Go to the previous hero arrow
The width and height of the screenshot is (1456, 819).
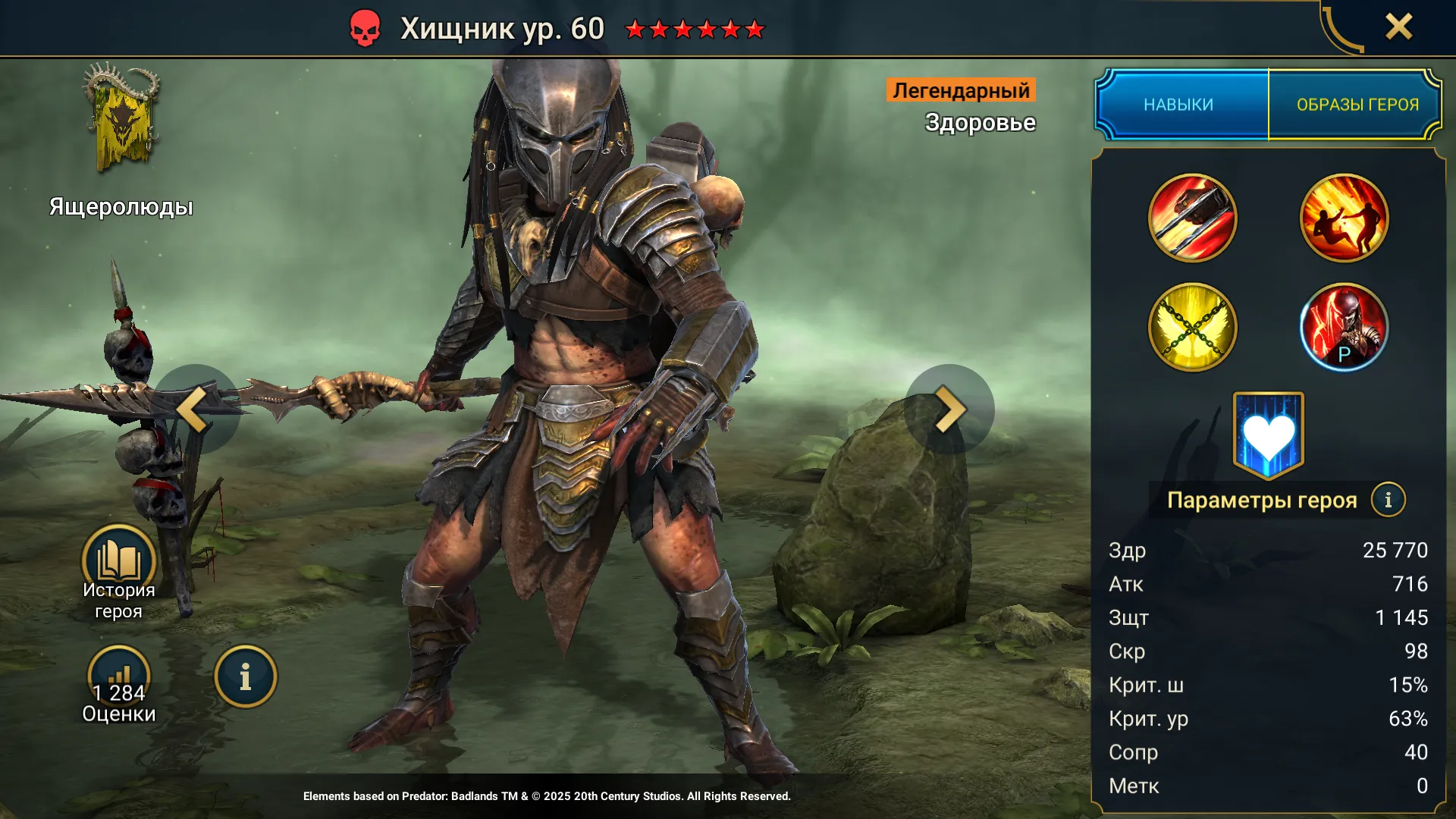pos(195,409)
